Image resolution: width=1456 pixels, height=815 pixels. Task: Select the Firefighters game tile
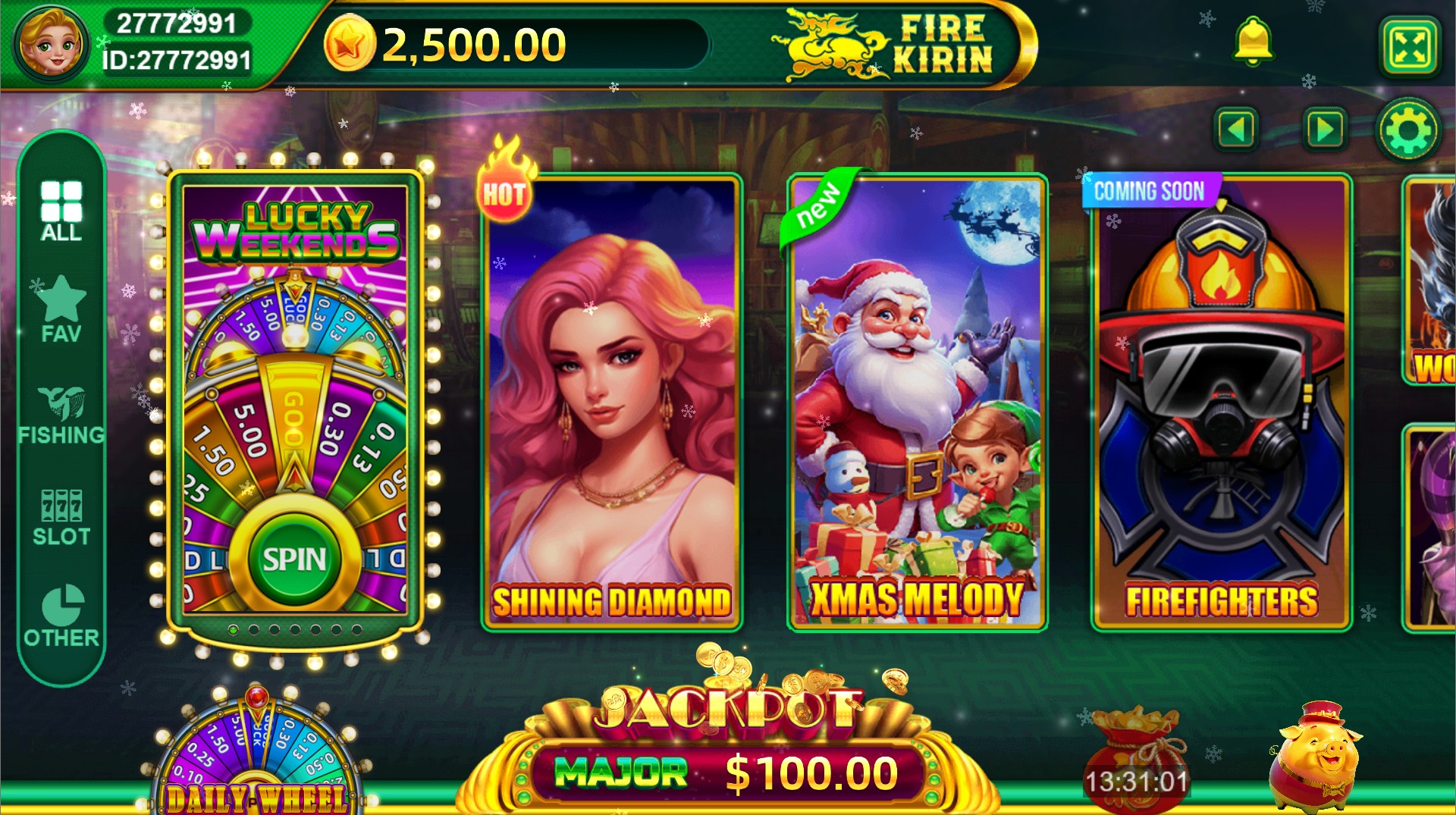click(1221, 402)
